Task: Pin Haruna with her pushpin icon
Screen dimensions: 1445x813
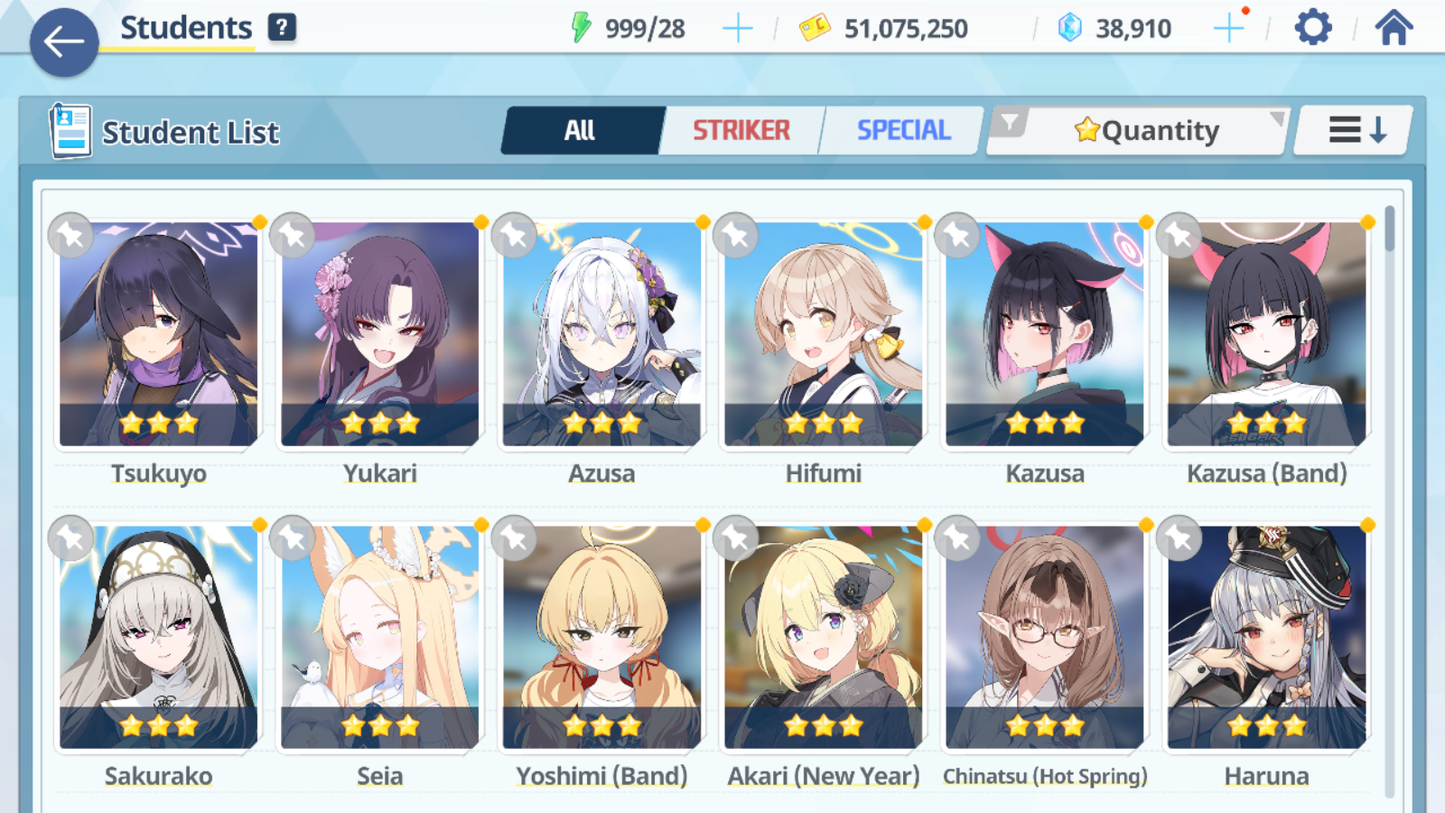Action: point(1178,537)
